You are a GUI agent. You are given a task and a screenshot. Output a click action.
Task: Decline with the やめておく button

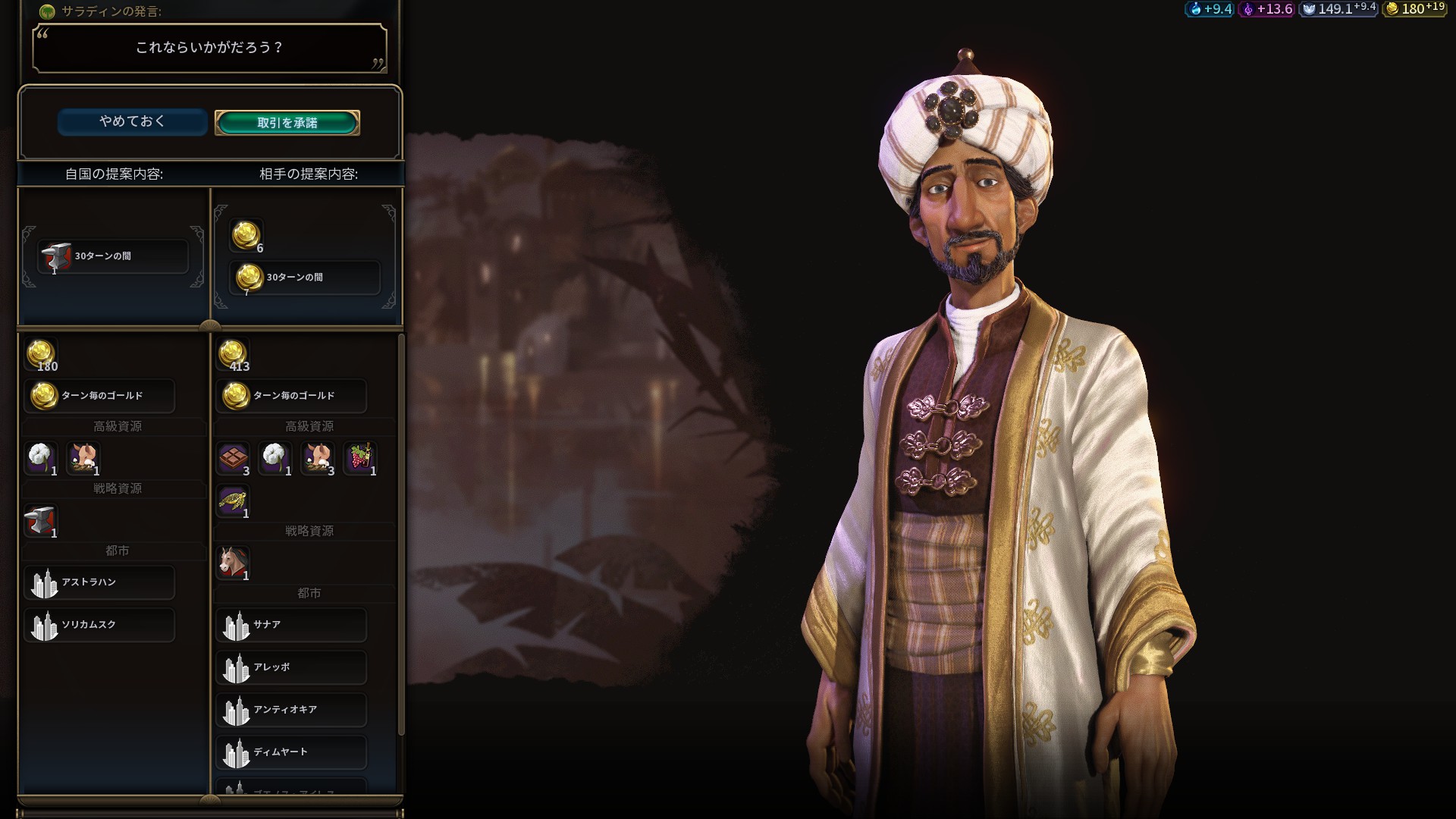(132, 121)
